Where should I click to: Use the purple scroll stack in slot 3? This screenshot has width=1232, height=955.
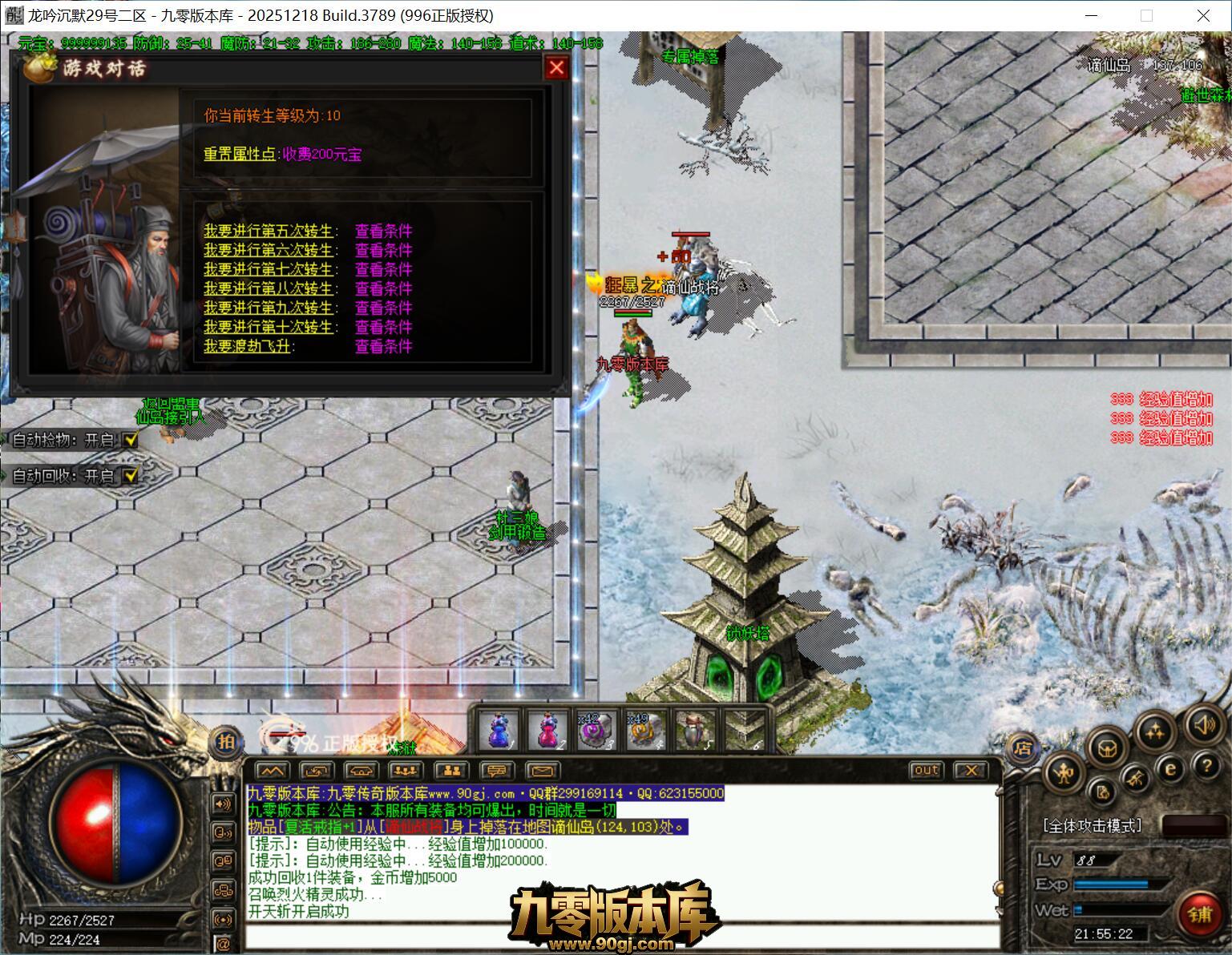point(596,731)
